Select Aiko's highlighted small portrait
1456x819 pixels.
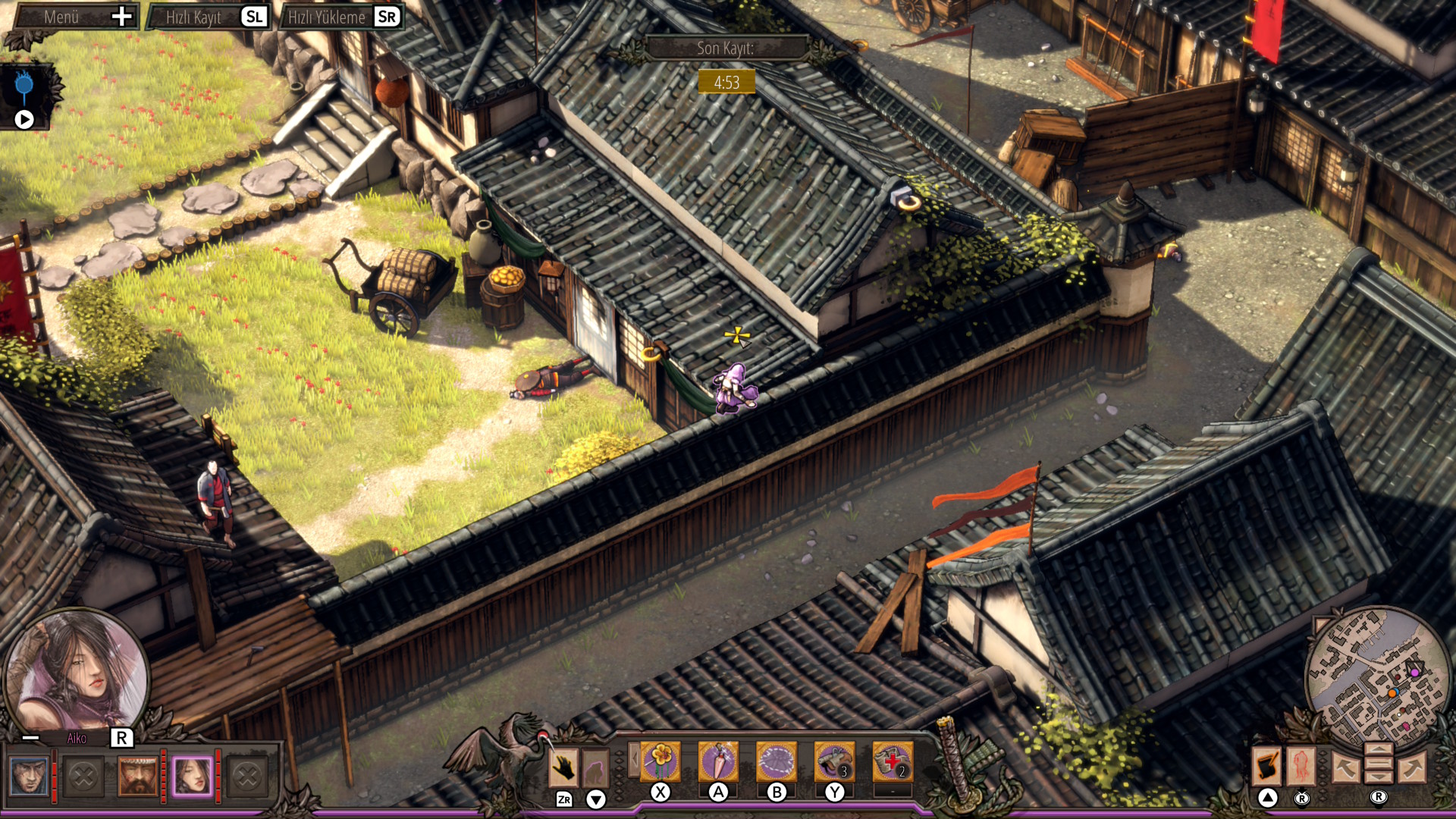[192, 776]
